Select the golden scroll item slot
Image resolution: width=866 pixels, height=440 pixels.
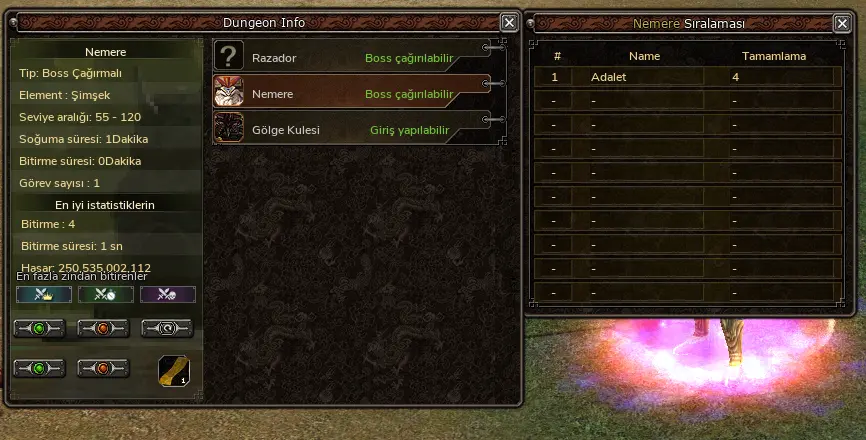[x=174, y=369]
